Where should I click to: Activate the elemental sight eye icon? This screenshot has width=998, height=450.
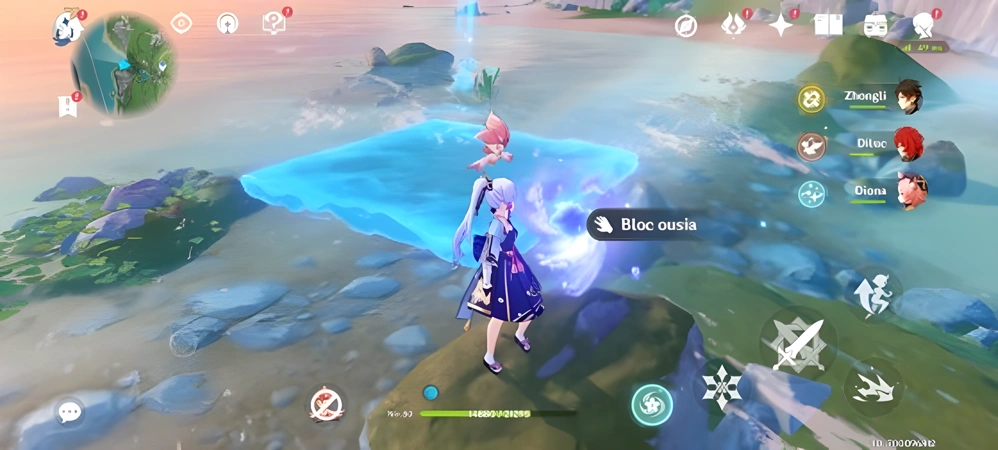[181, 23]
